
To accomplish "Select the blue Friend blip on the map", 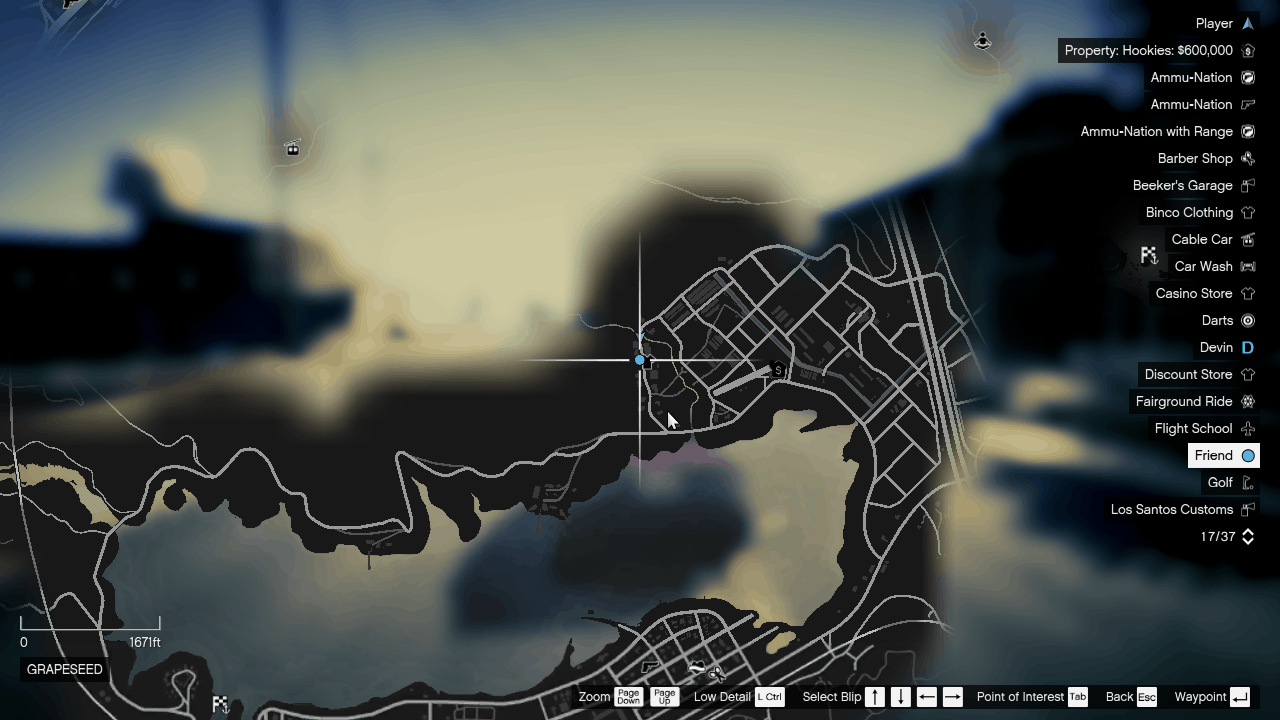I will [640, 359].
